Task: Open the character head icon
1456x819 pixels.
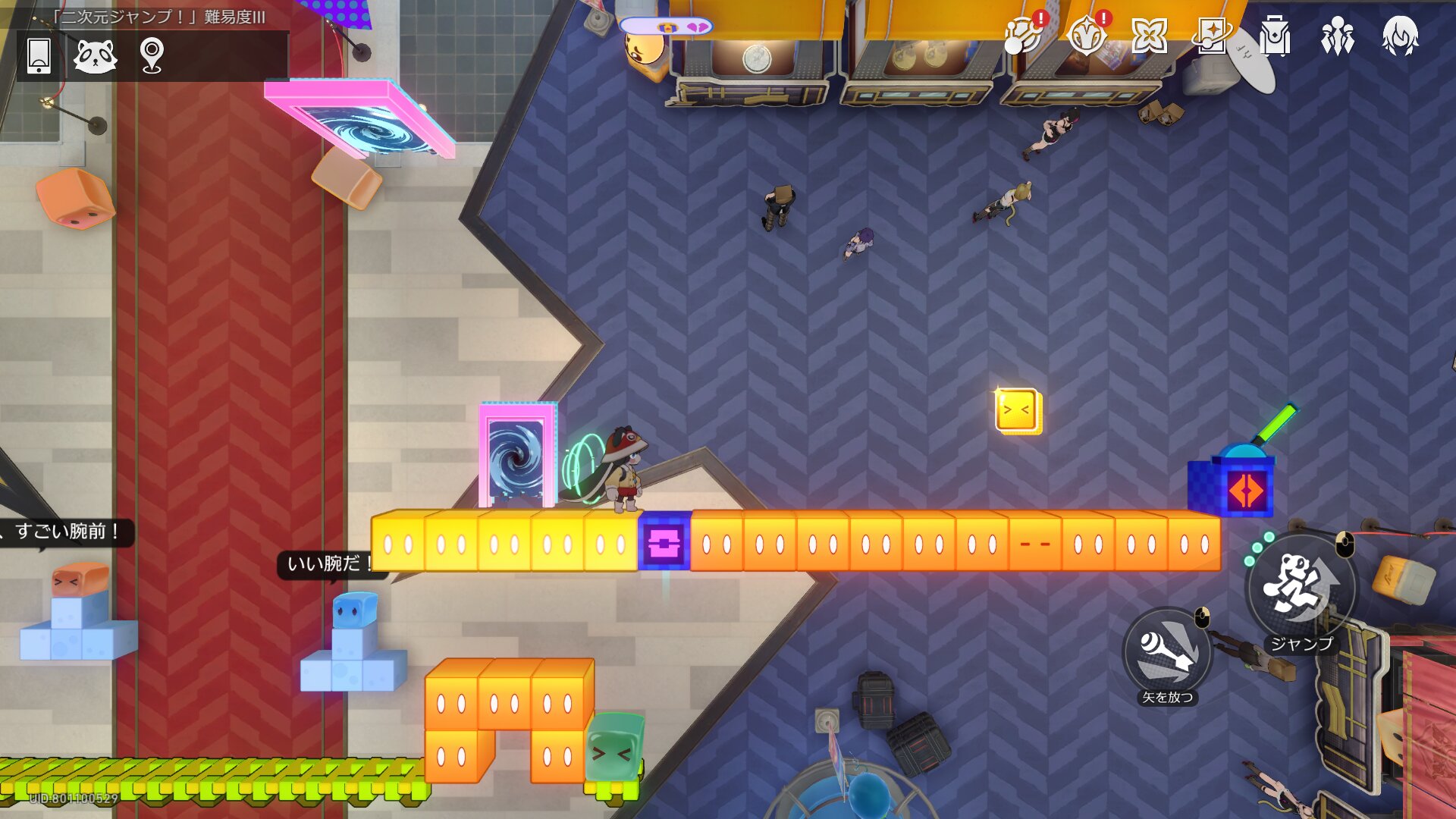Action: [1400, 35]
